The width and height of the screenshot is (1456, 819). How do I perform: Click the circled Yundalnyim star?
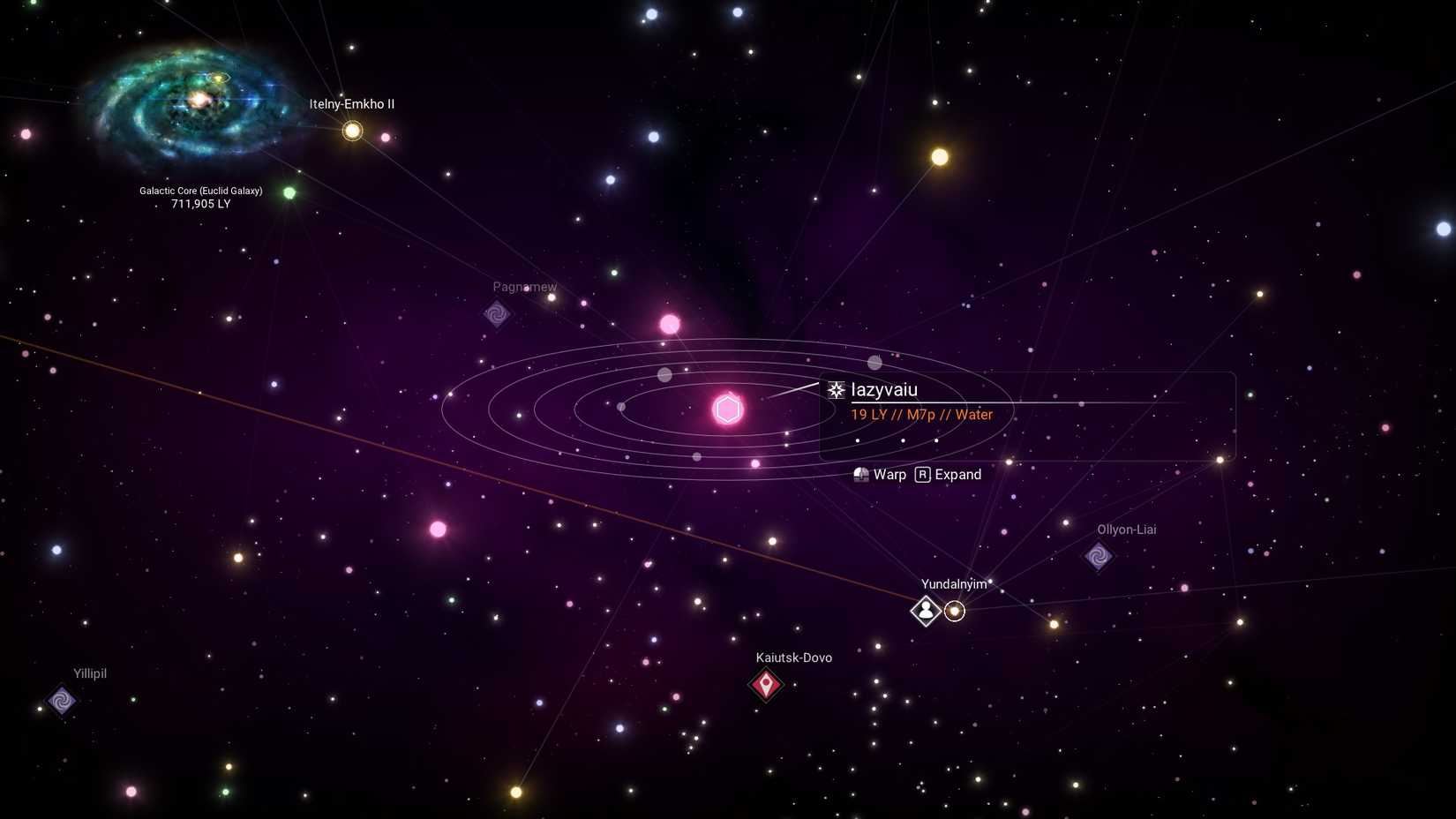pos(956,611)
